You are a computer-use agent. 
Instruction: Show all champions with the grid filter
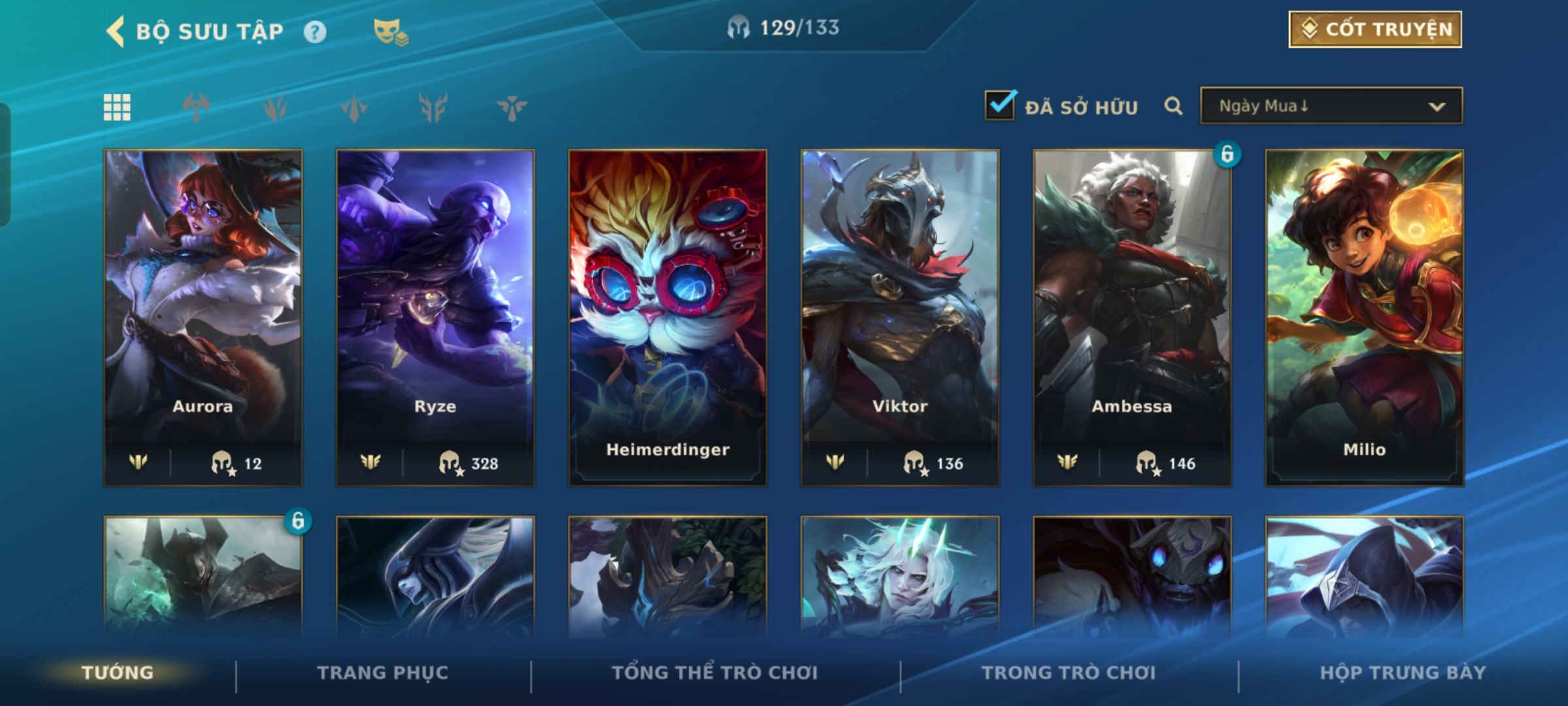[x=118, y=107]
